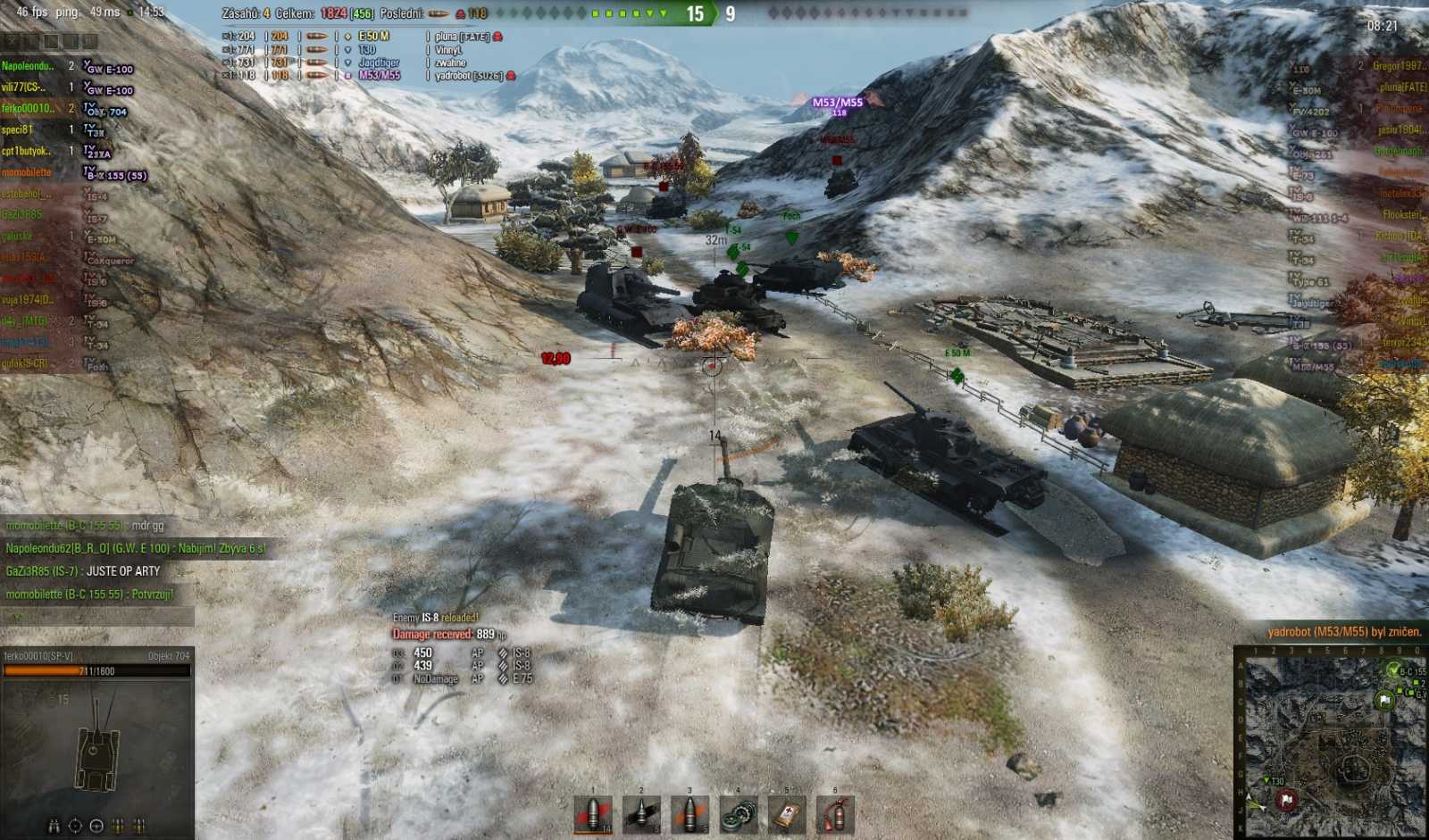Click the steering wheel icon on the damage panel
Image resolution: width=1429 pixels, height=840 pixels.
(x=96, y=825)
